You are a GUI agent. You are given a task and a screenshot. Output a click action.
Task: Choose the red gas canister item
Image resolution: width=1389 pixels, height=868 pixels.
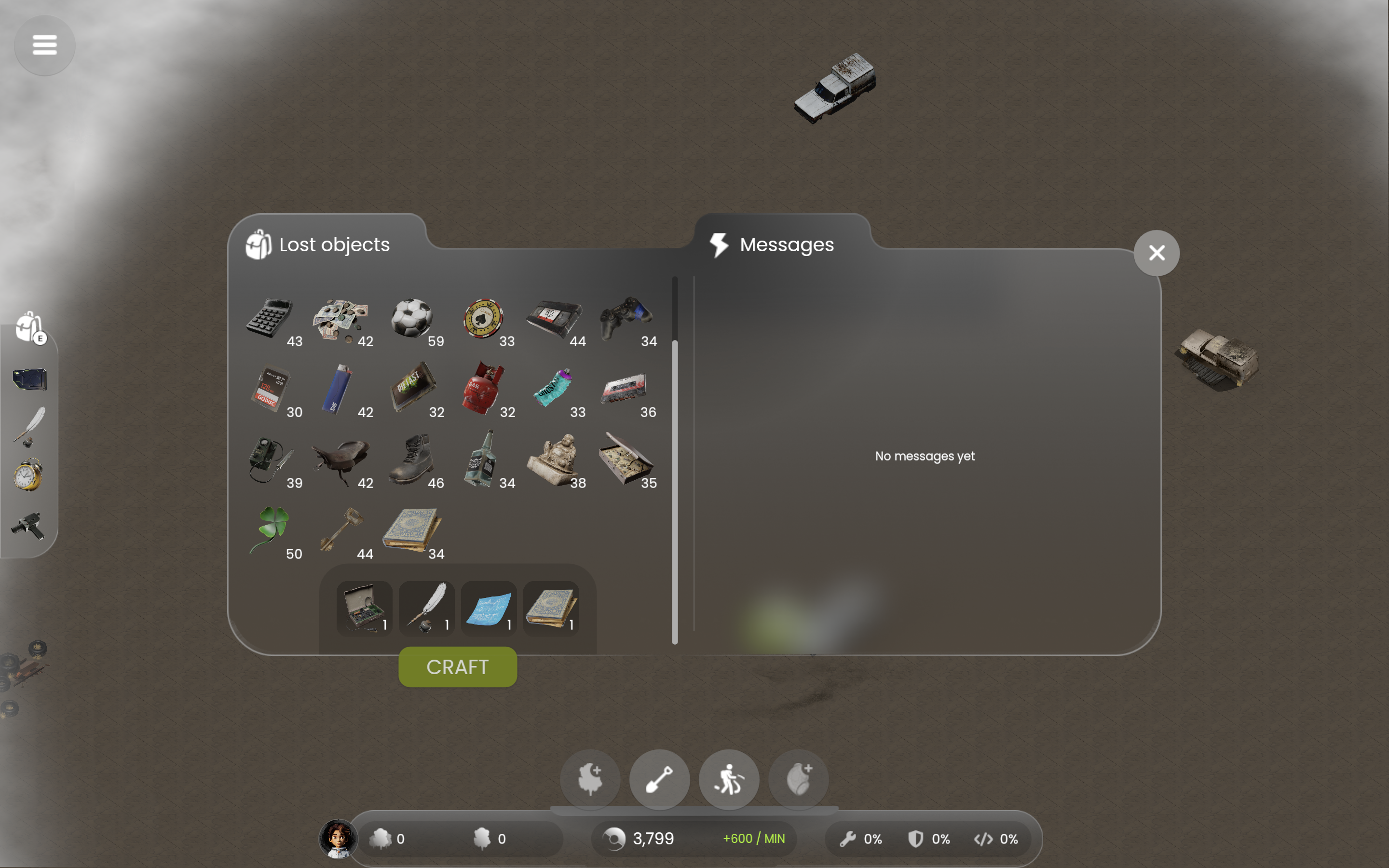[483, 389]
